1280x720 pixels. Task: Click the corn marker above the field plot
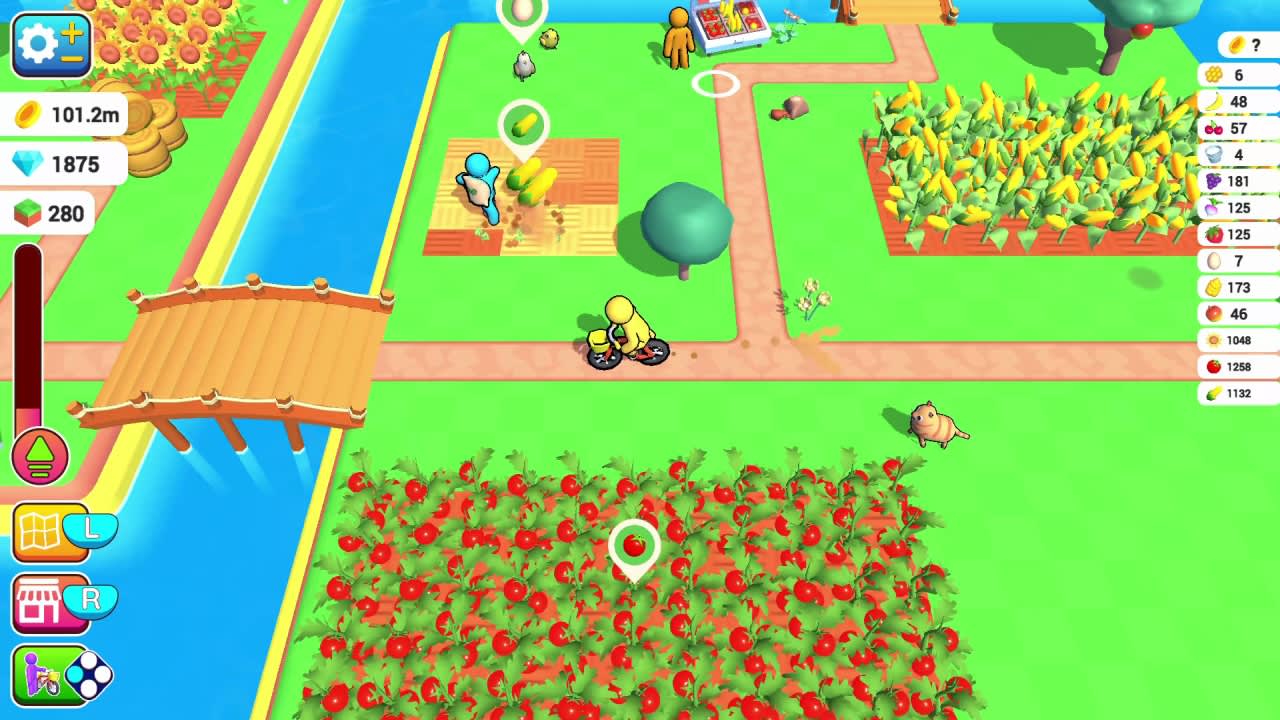coord(524,122)
